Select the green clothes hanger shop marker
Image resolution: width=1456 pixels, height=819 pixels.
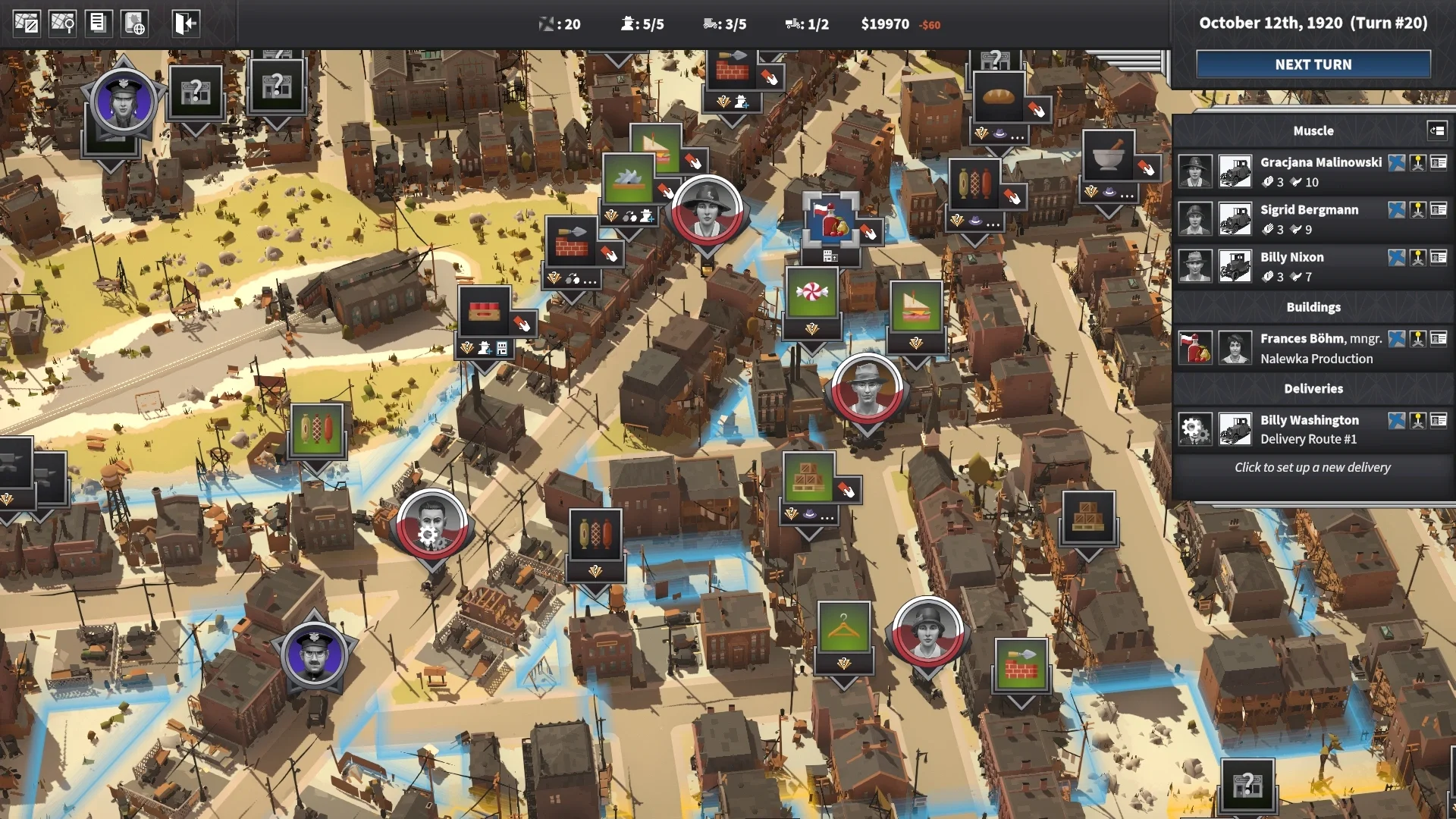(843, 628)
